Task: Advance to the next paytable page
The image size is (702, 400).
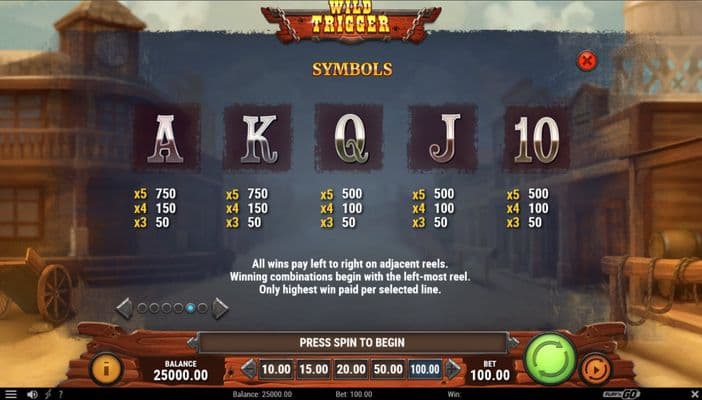Action: (x=220, y=308)
